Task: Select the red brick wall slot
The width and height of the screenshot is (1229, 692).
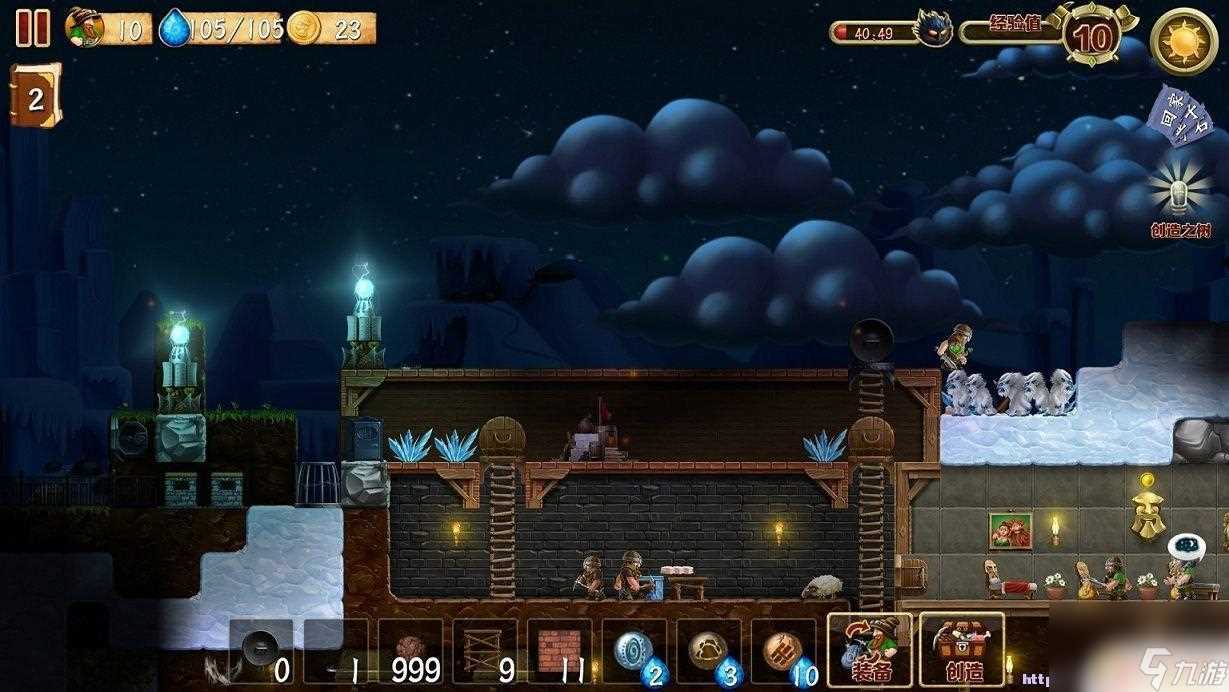Action: 559,652
